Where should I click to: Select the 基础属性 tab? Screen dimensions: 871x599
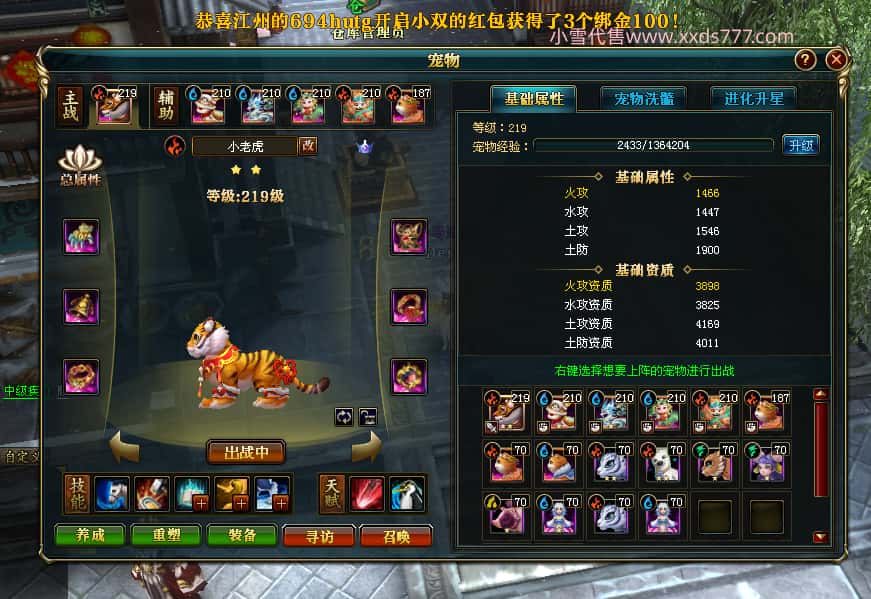pos(534,98)
